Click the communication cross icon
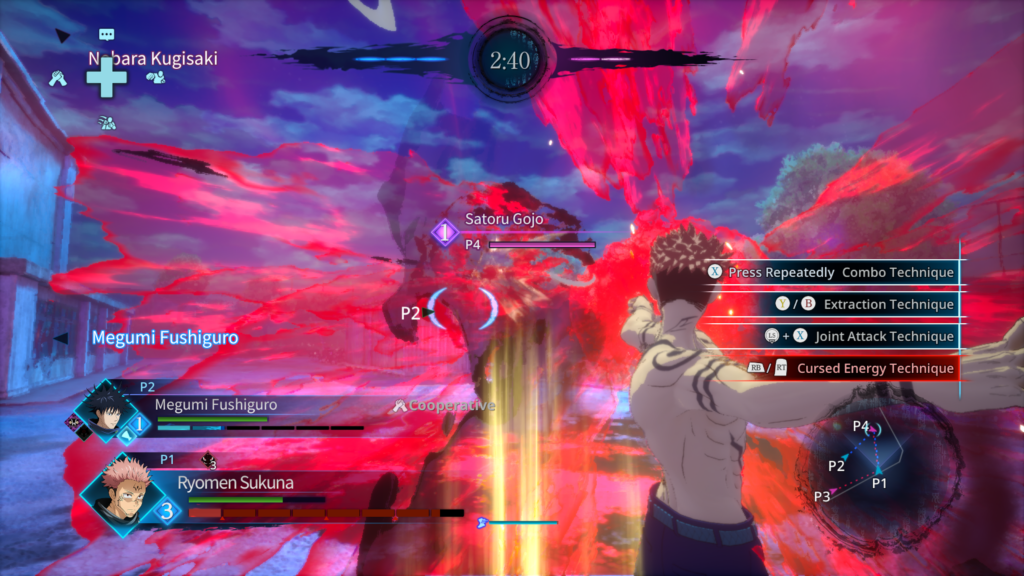1024x576 pixels. click(107, 77)
